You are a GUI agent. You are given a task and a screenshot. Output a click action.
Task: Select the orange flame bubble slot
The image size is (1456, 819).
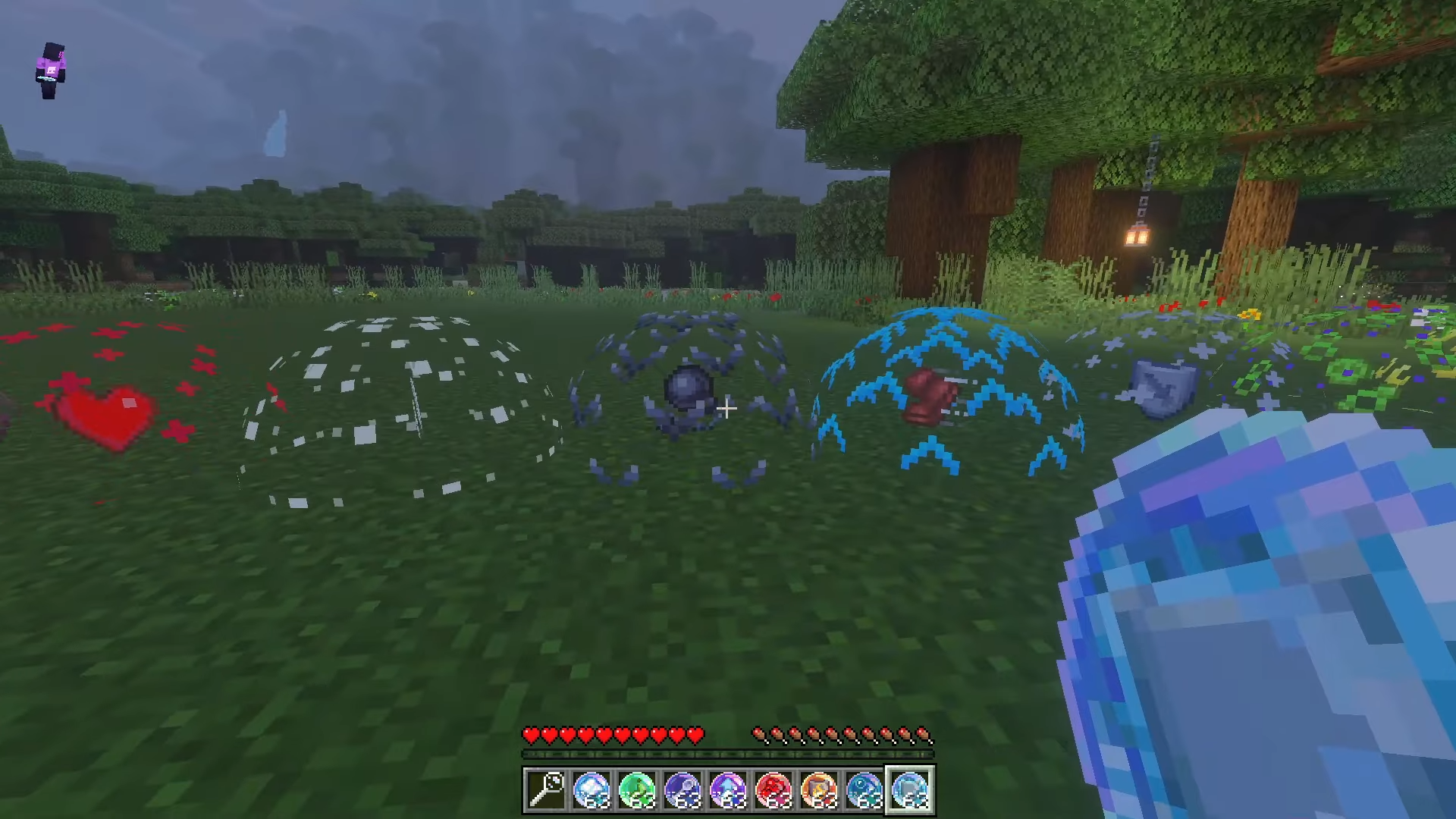click(819, 790)
